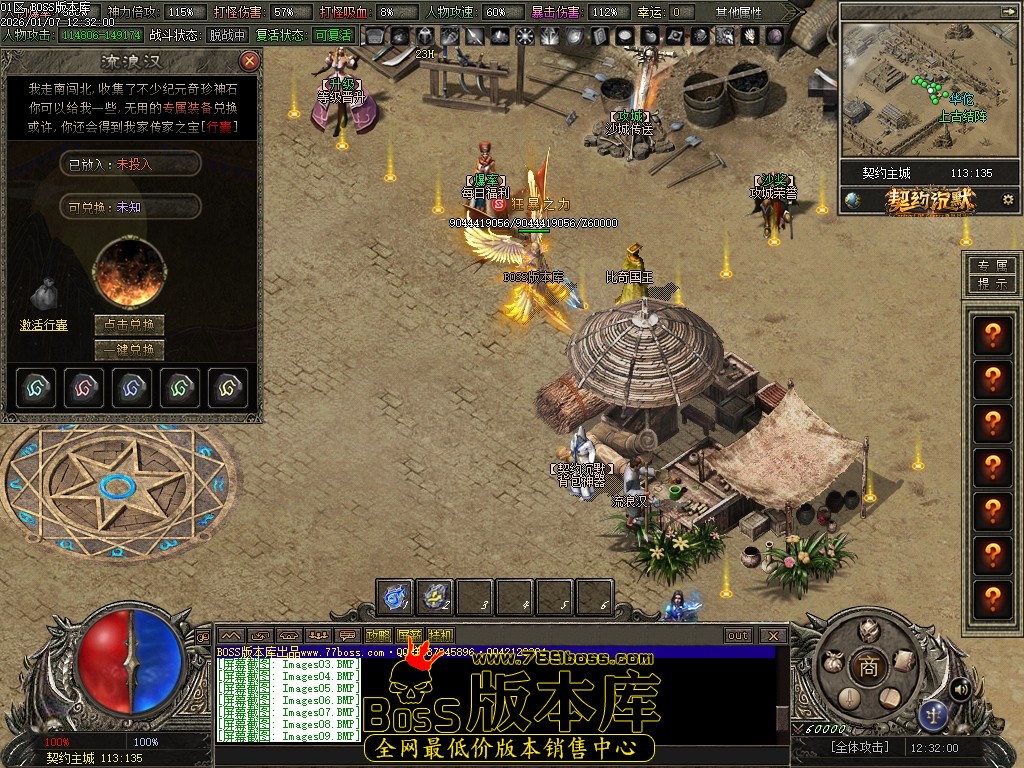
Task: Switch to the 挂机 chat tab
Action: [x=440, y=635]
